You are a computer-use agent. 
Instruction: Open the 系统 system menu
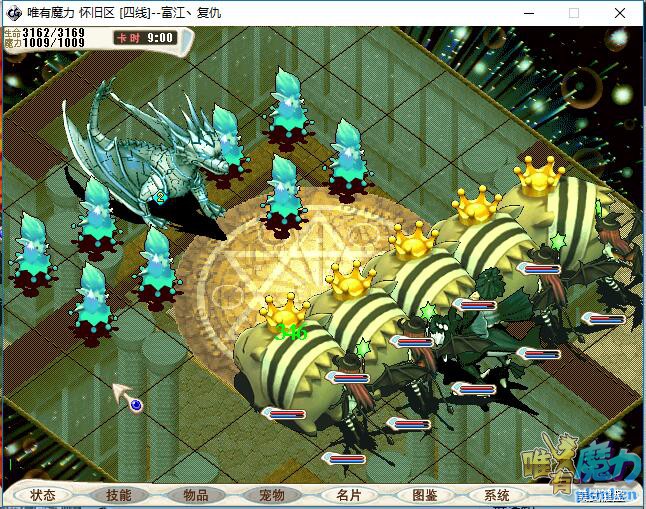point(497,495)
